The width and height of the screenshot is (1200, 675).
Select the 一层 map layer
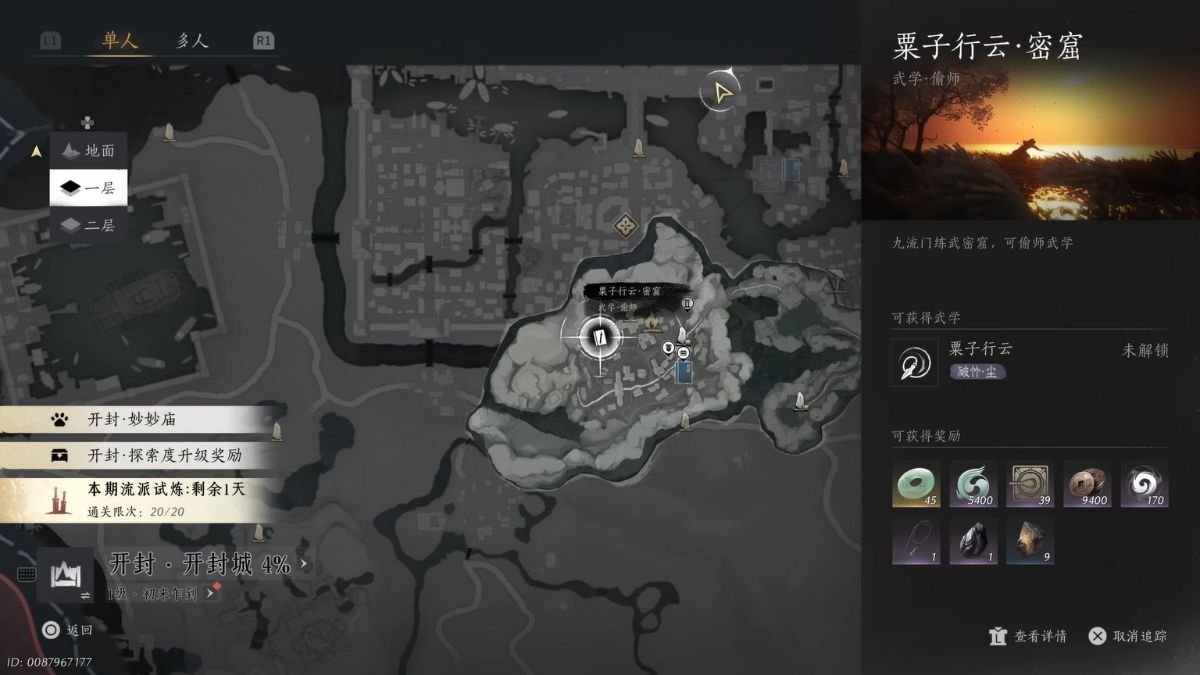(x=89, y=188)
